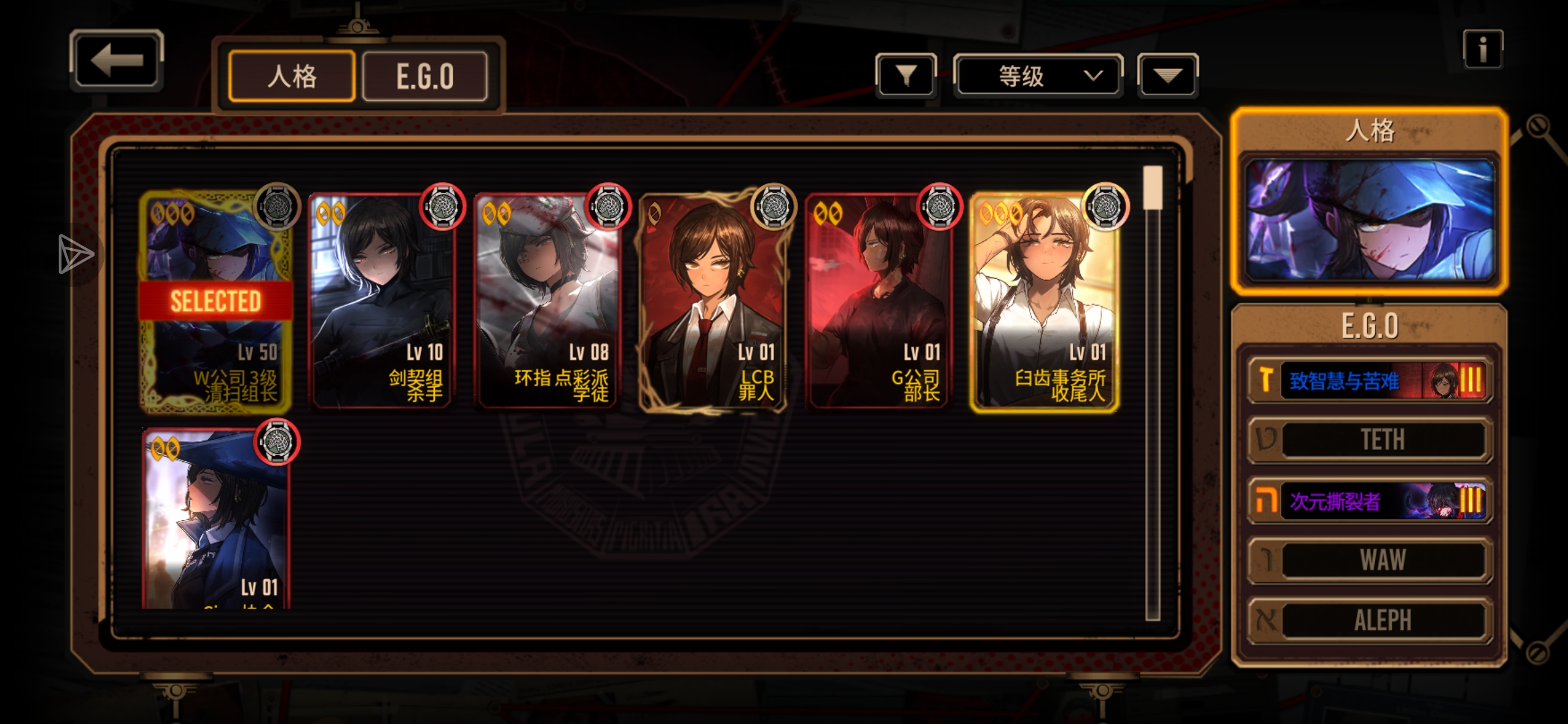Select the 致智慧与苦难 ZAYIN E.G.O slot
Screen dimensions: 1568x724
click(x=1370, y=381)
